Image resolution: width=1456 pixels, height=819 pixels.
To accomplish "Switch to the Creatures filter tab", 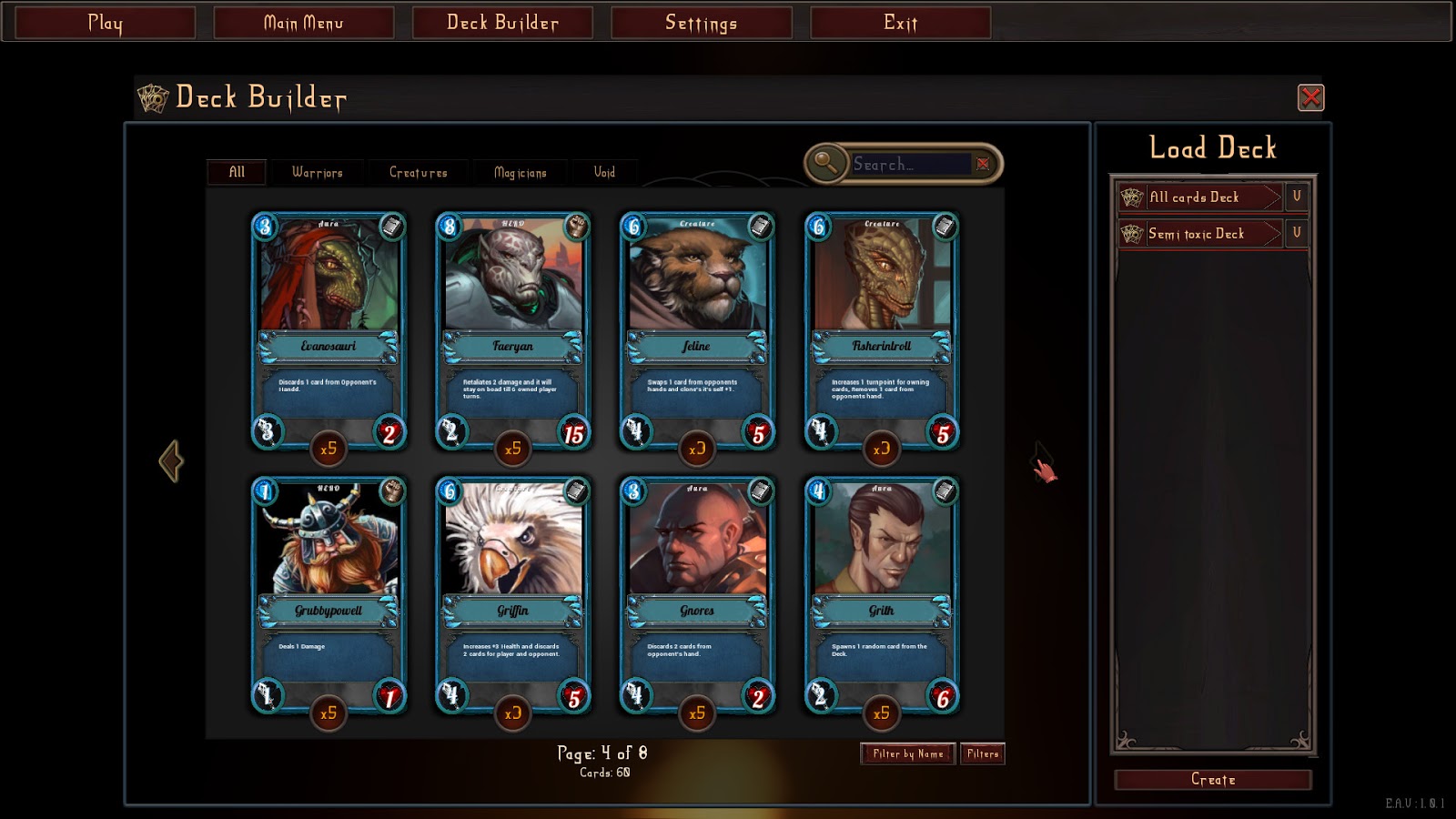I will click(x=418, y=172).
